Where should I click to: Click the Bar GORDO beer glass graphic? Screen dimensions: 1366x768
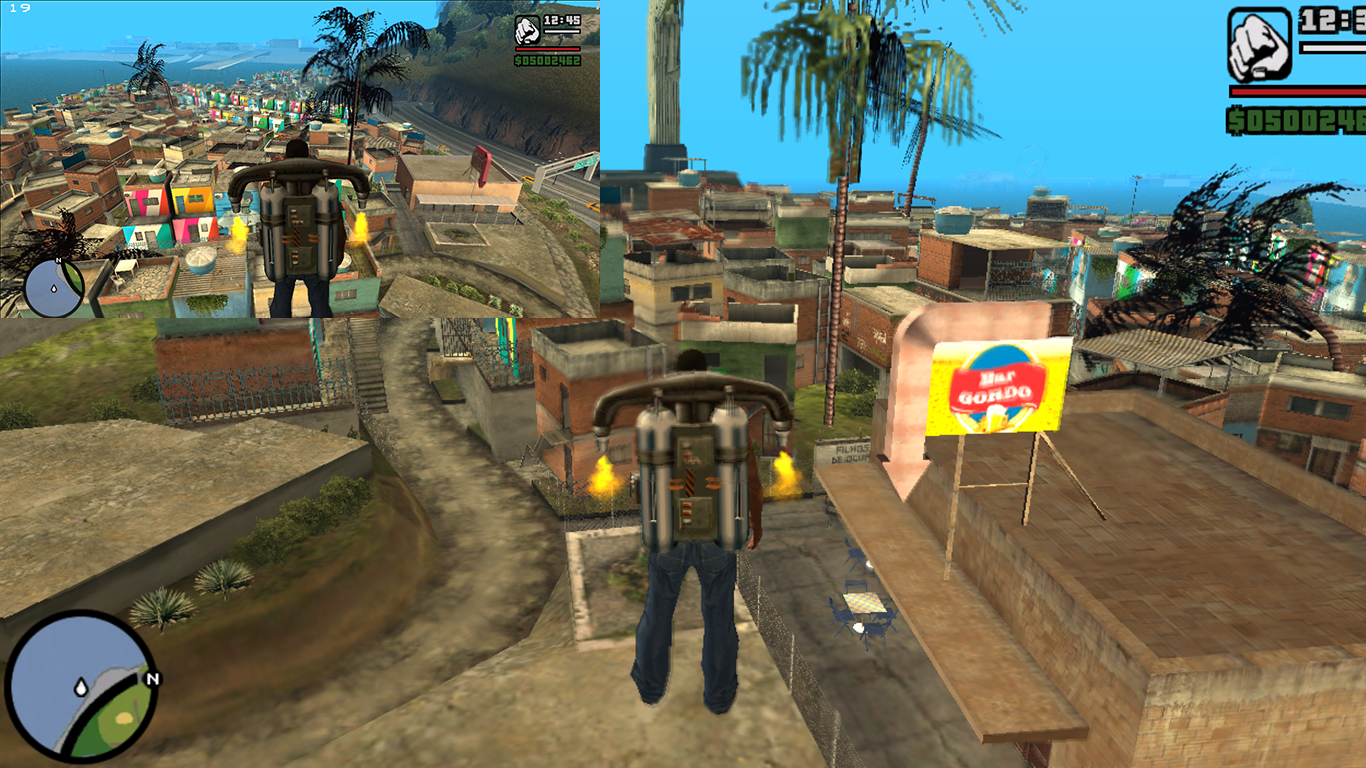[x=994, y=418]
